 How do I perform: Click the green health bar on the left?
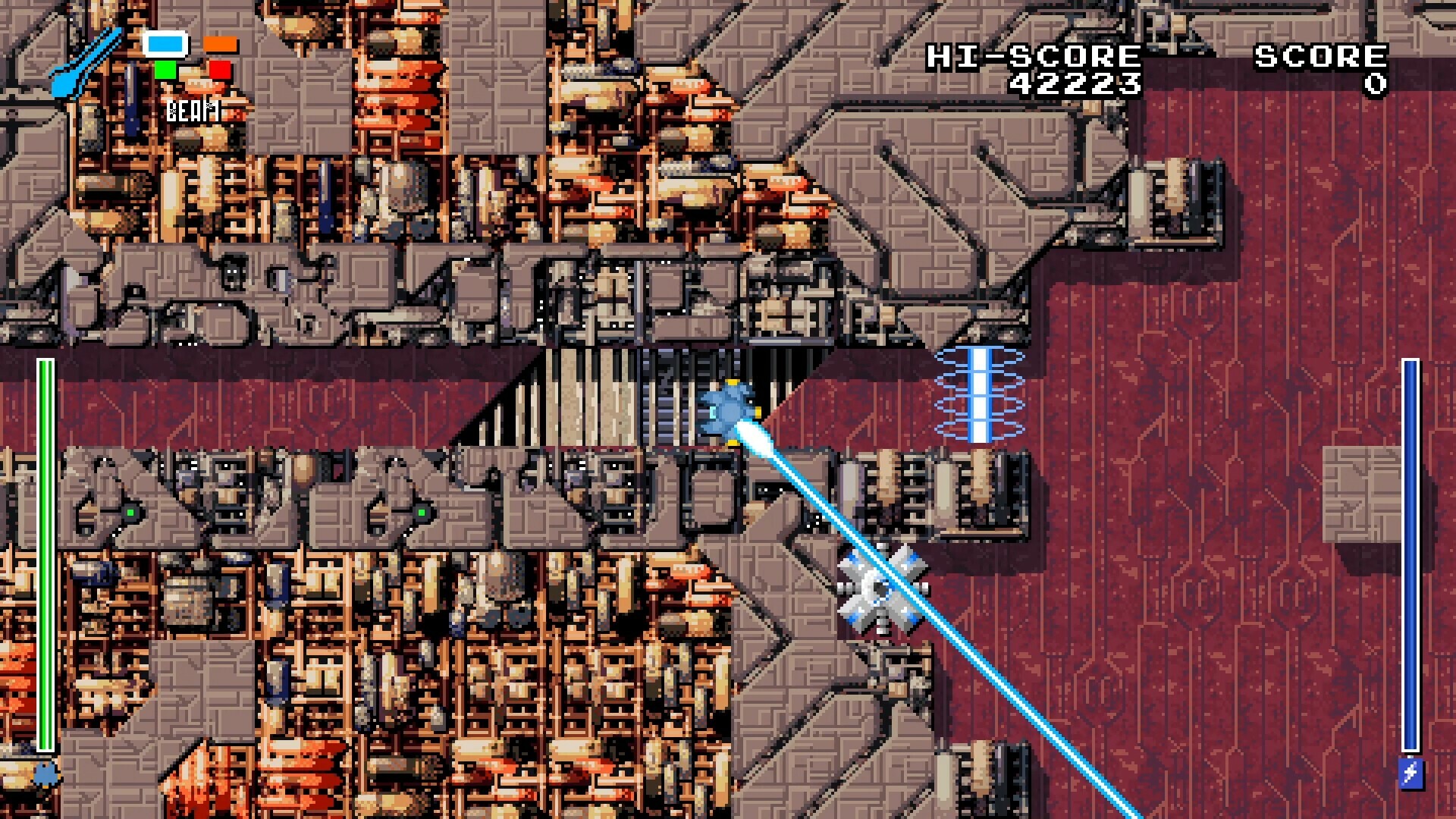45,554
